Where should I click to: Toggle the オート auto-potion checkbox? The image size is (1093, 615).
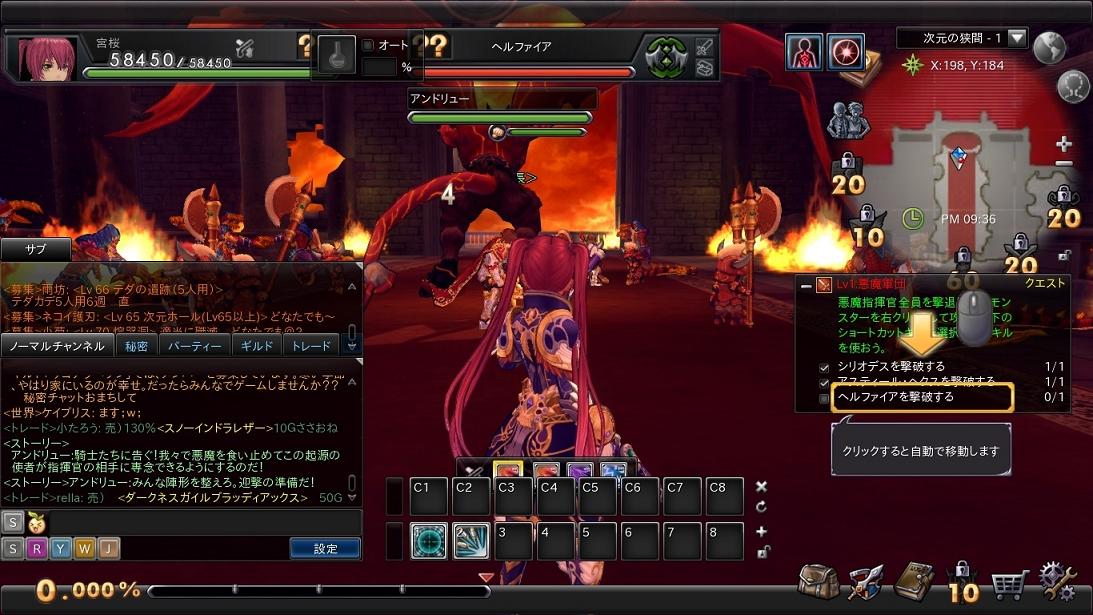coord(368,45)
